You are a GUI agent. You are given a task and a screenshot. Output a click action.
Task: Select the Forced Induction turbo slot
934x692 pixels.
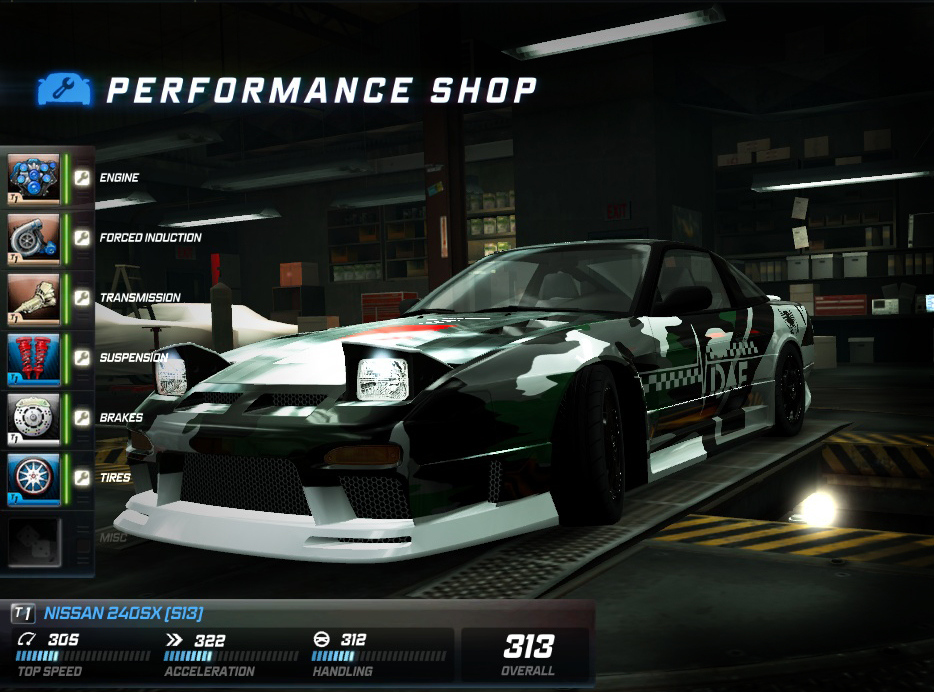pos(35,238)
